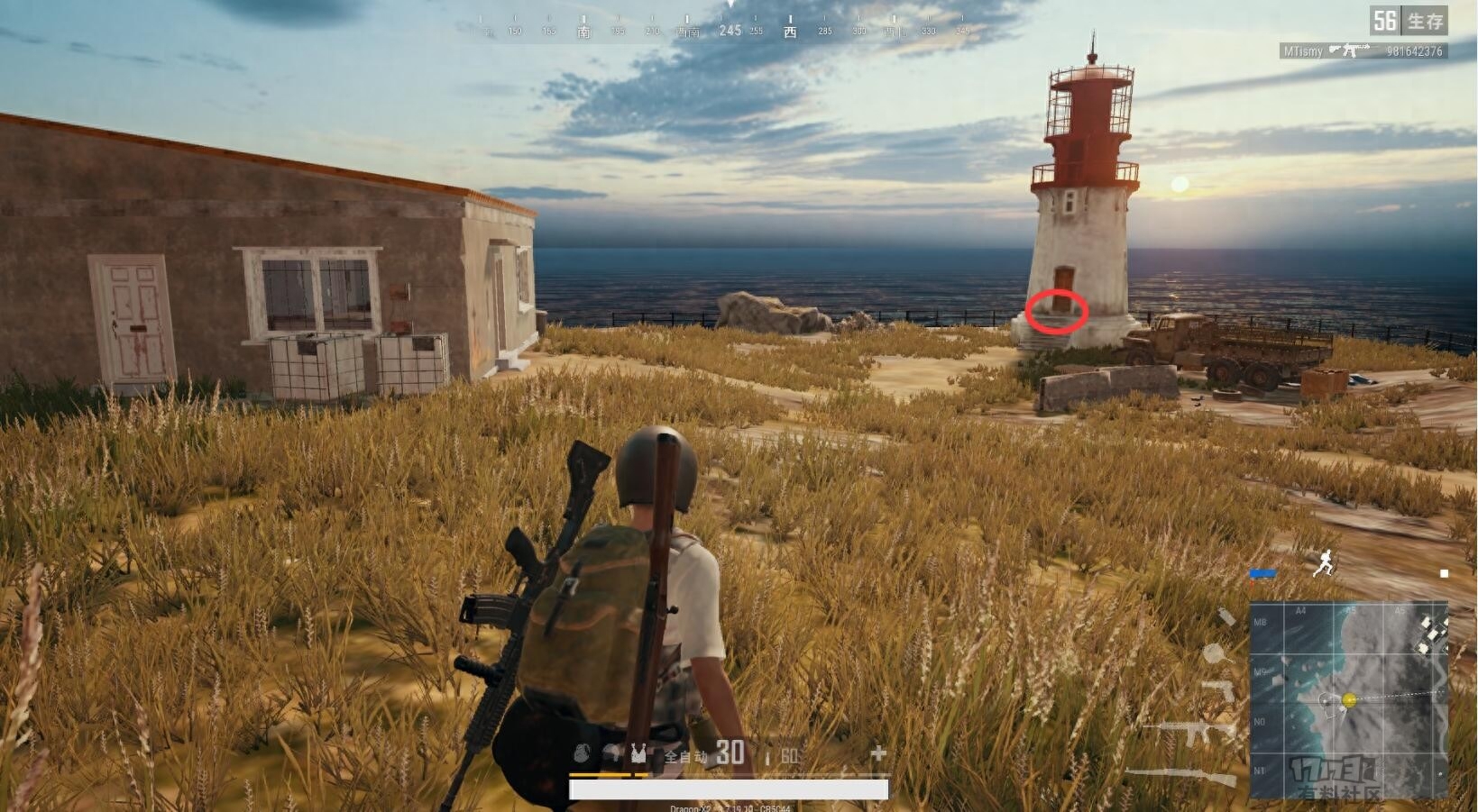Click the backpack equipment icon
Screen dimensions: 1478x812
[582, 753]
